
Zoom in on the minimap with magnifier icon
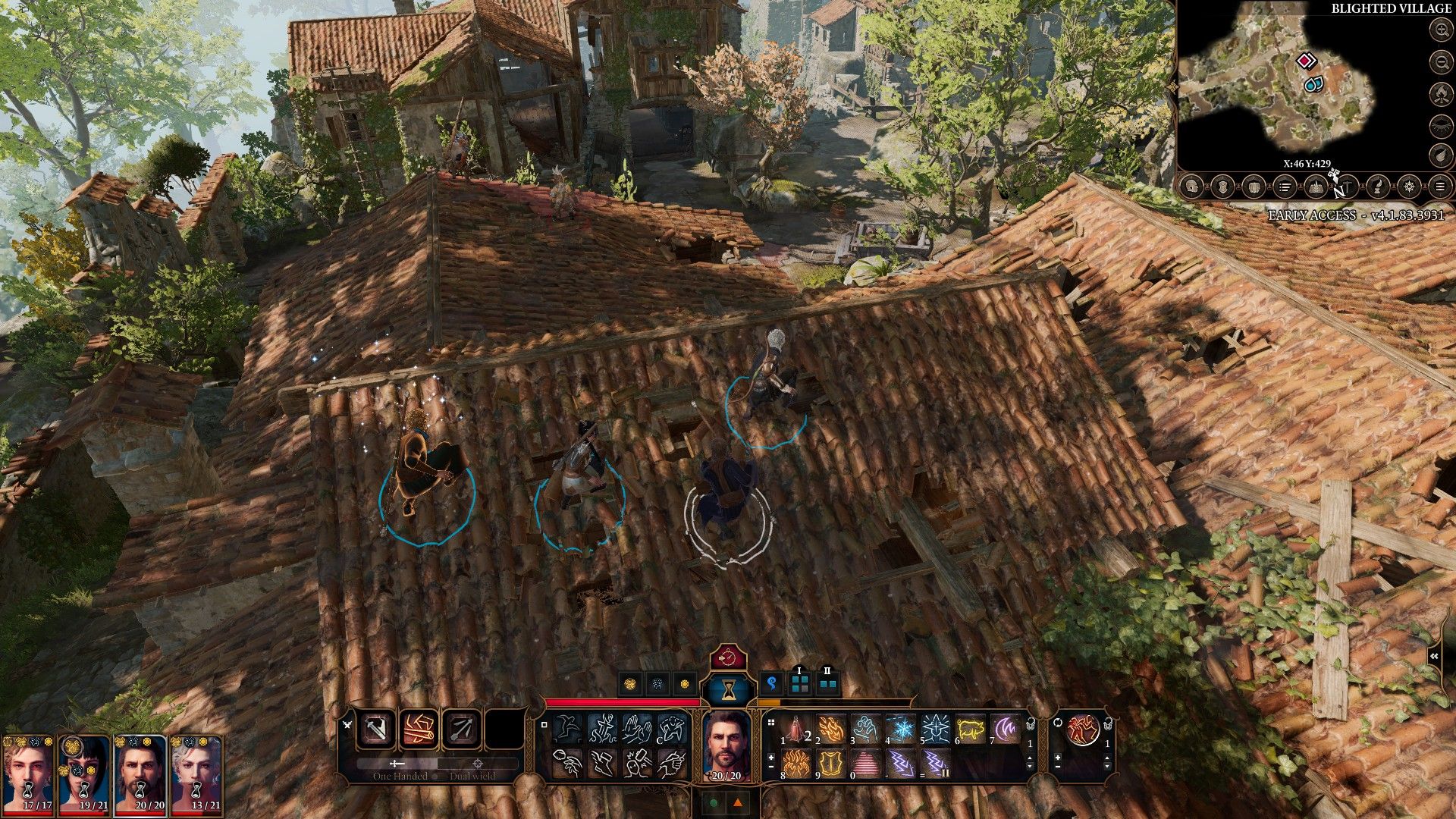(1441, 30)
